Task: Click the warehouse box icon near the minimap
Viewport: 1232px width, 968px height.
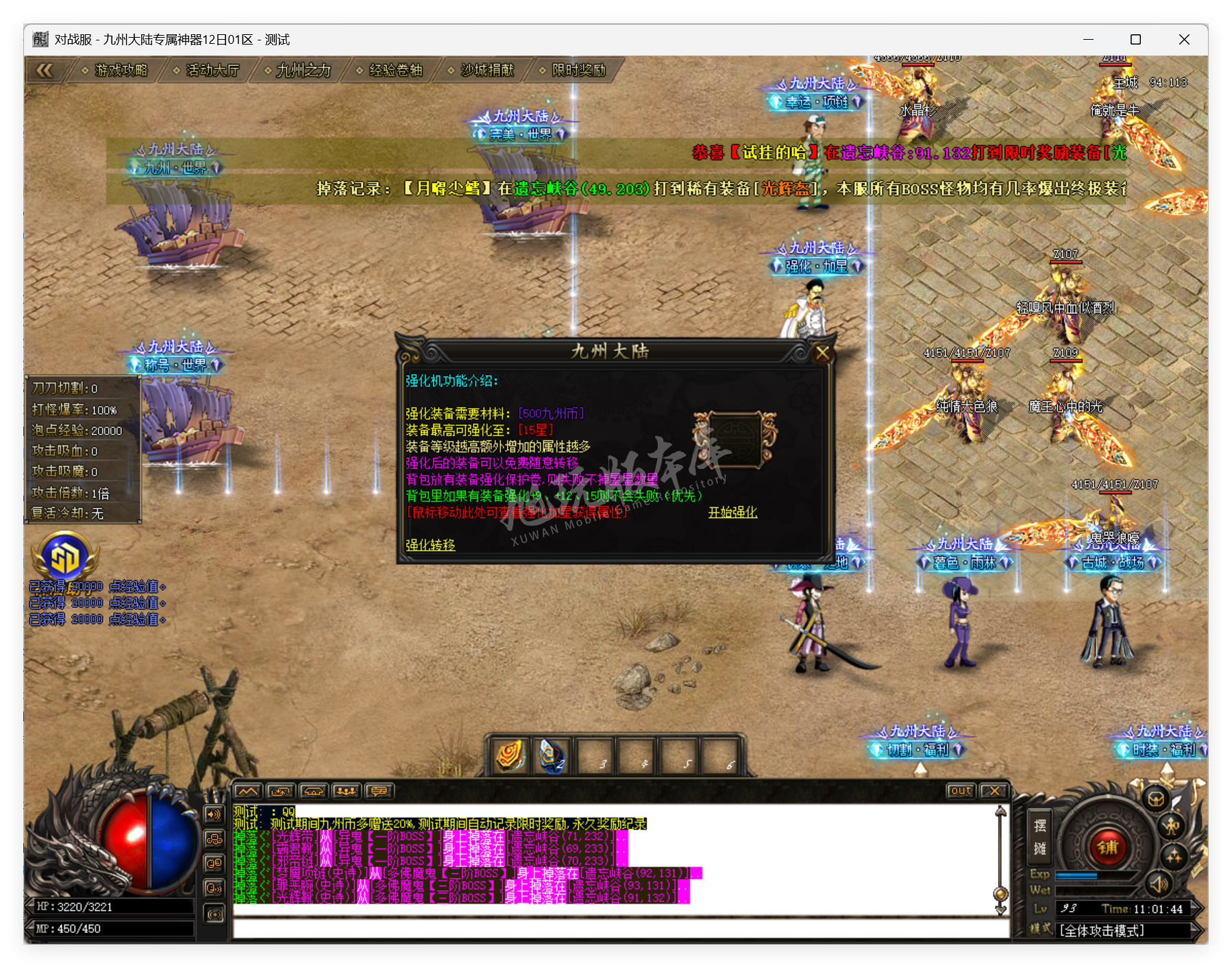Action: pos(1157,800)
